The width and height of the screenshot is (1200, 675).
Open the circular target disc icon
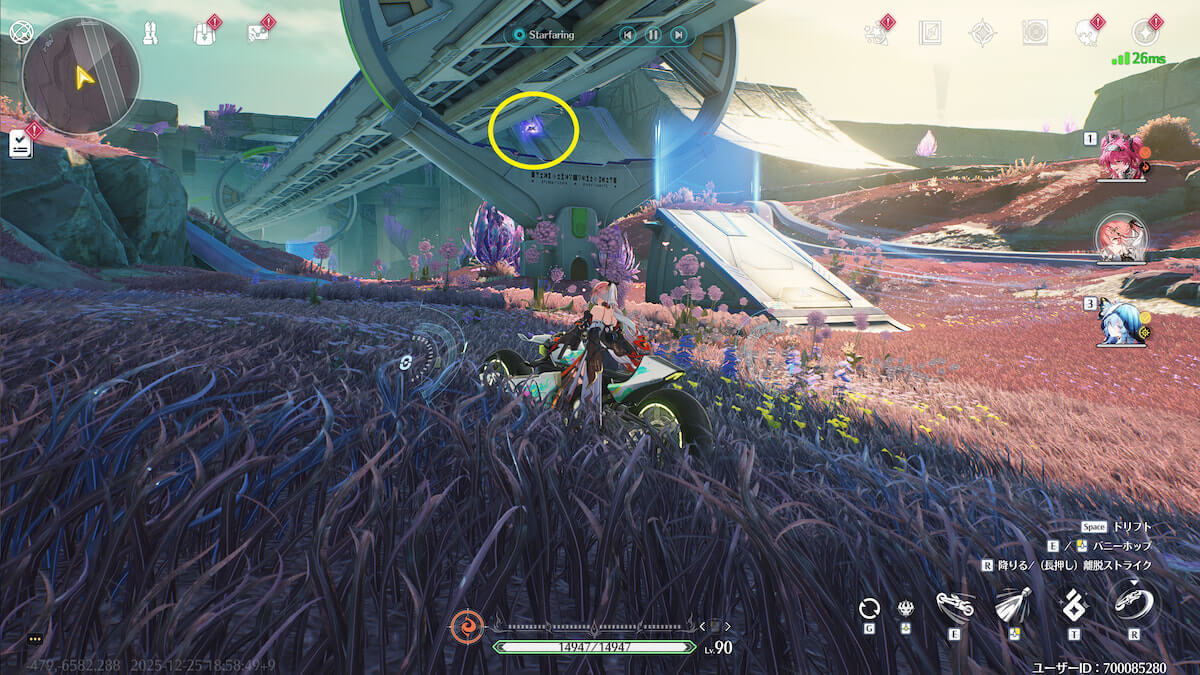[1035, 33]
